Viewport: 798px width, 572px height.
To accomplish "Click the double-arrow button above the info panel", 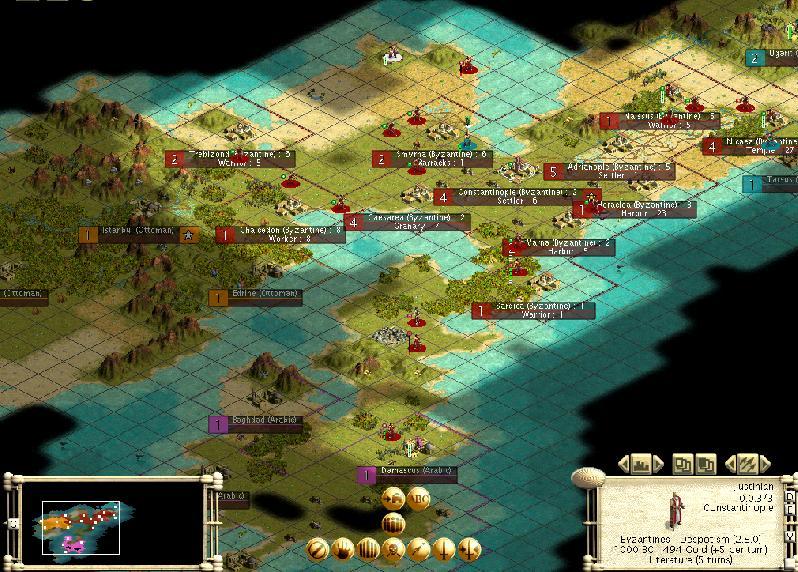I will tap(746, 464).
